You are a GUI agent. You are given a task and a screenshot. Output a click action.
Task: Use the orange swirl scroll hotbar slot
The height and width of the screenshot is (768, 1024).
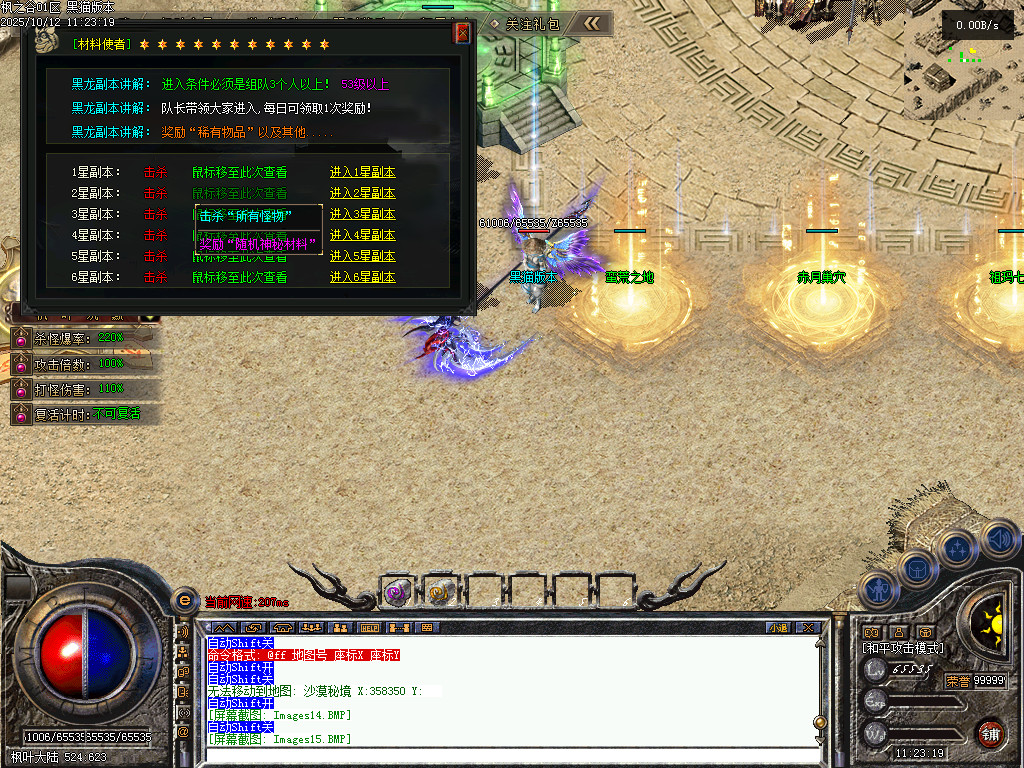[440, 593]
